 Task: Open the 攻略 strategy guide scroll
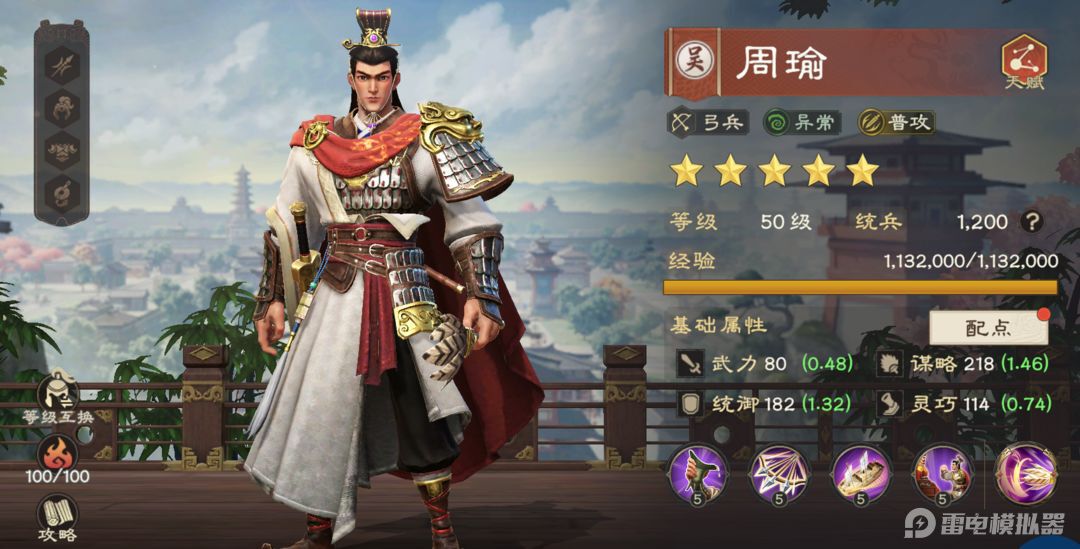60,516
